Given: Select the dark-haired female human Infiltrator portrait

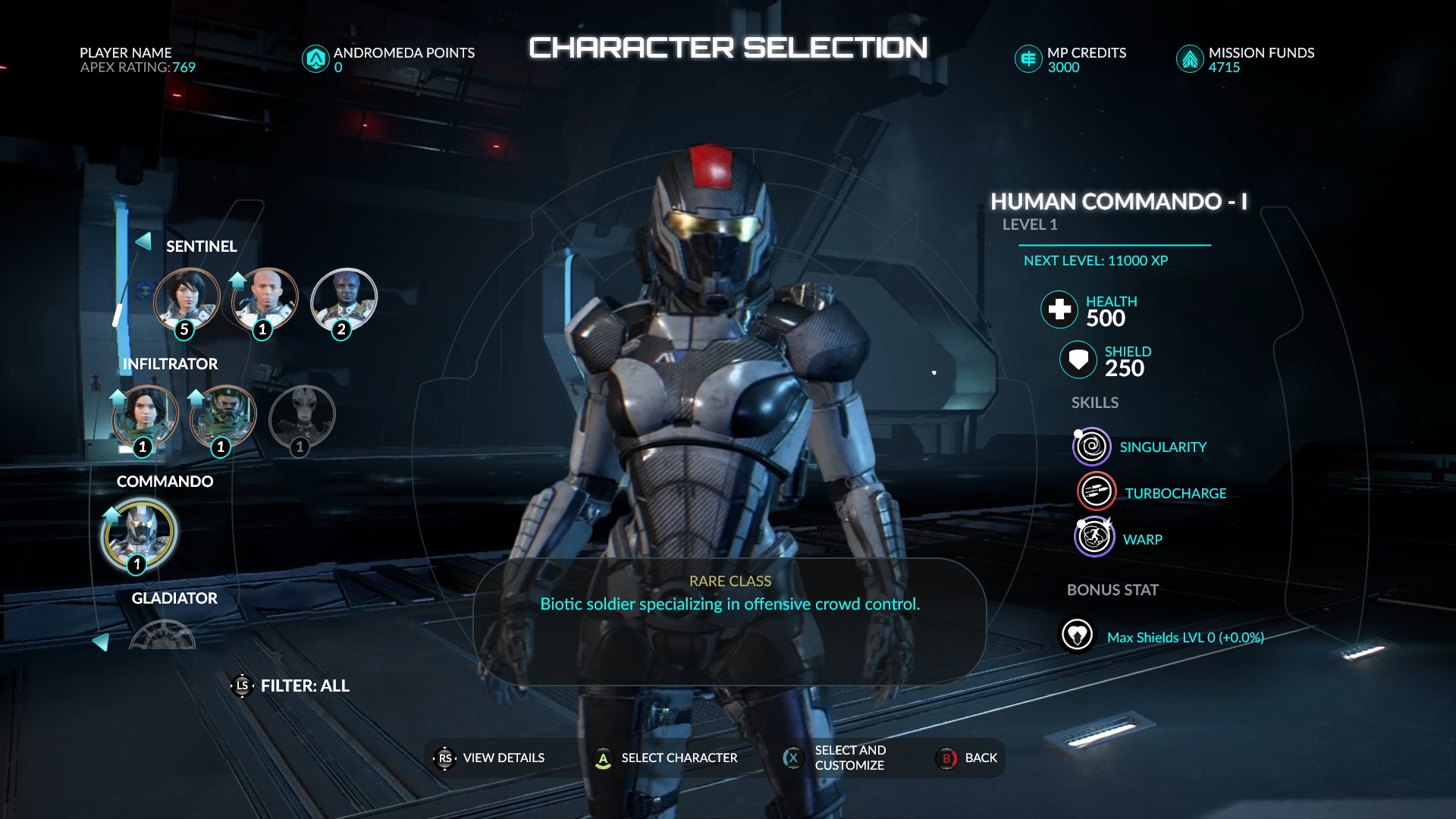Looking at the screenshot, I should [x=145, y=417].
